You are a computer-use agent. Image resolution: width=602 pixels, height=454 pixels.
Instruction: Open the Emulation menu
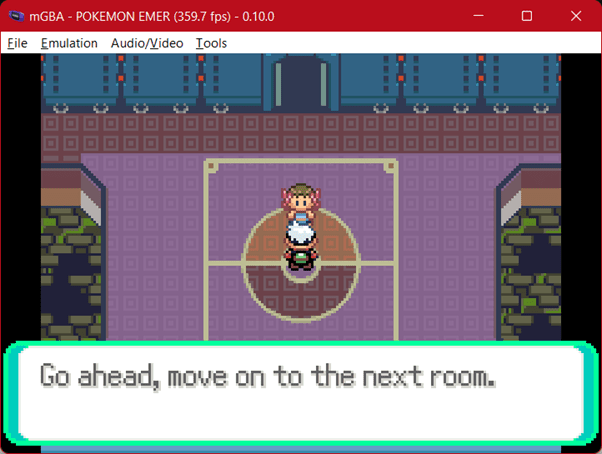69,43
